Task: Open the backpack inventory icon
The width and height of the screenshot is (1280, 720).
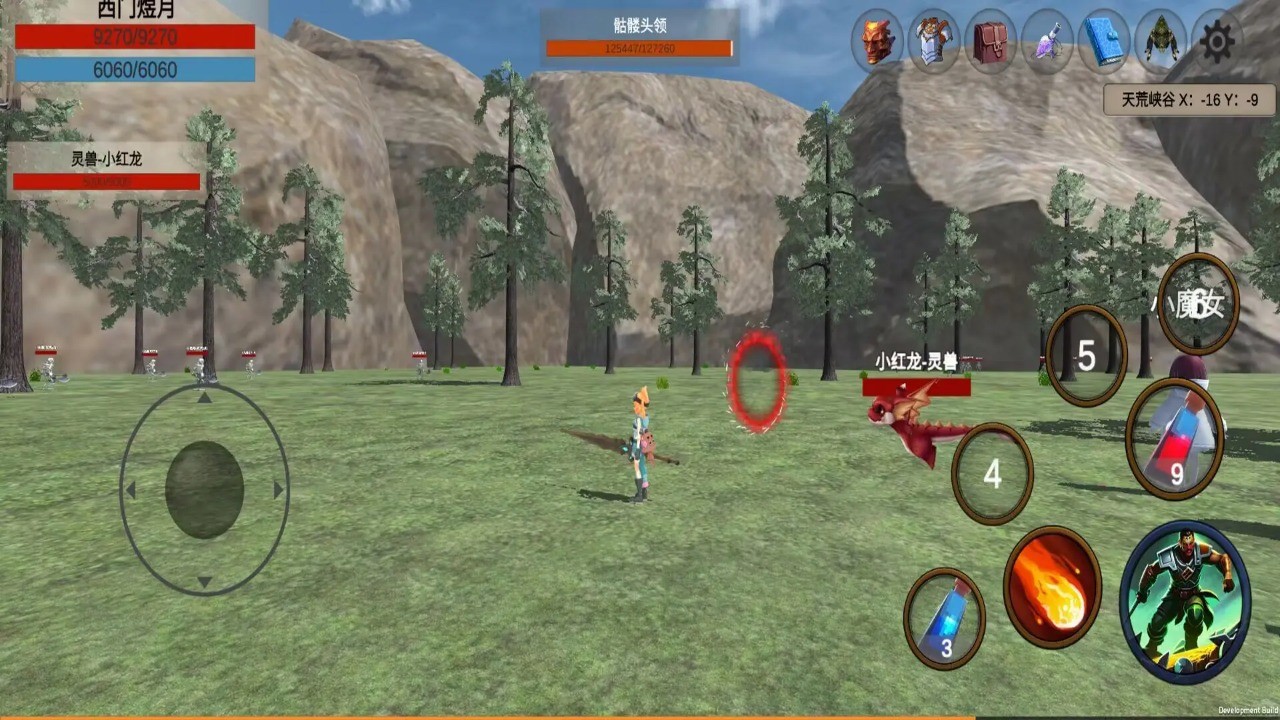Action: (x=989, y=42)
